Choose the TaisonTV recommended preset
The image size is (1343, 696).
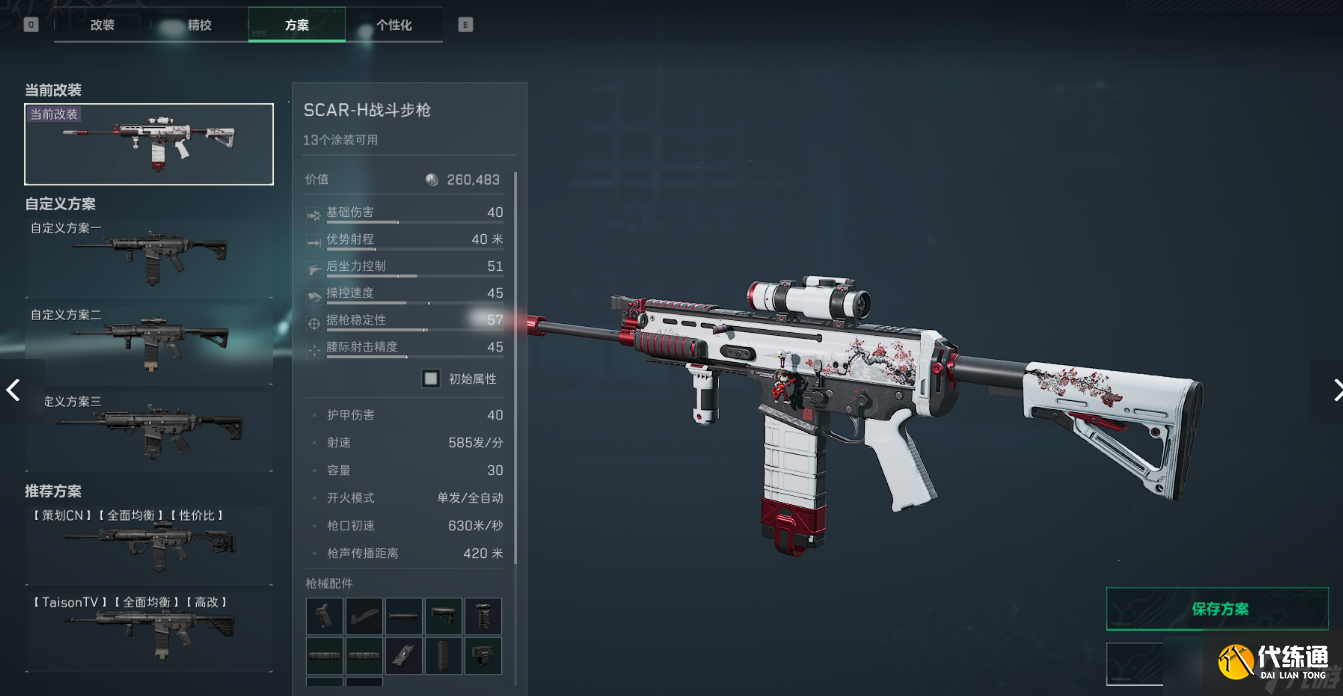tap(149, 631)
